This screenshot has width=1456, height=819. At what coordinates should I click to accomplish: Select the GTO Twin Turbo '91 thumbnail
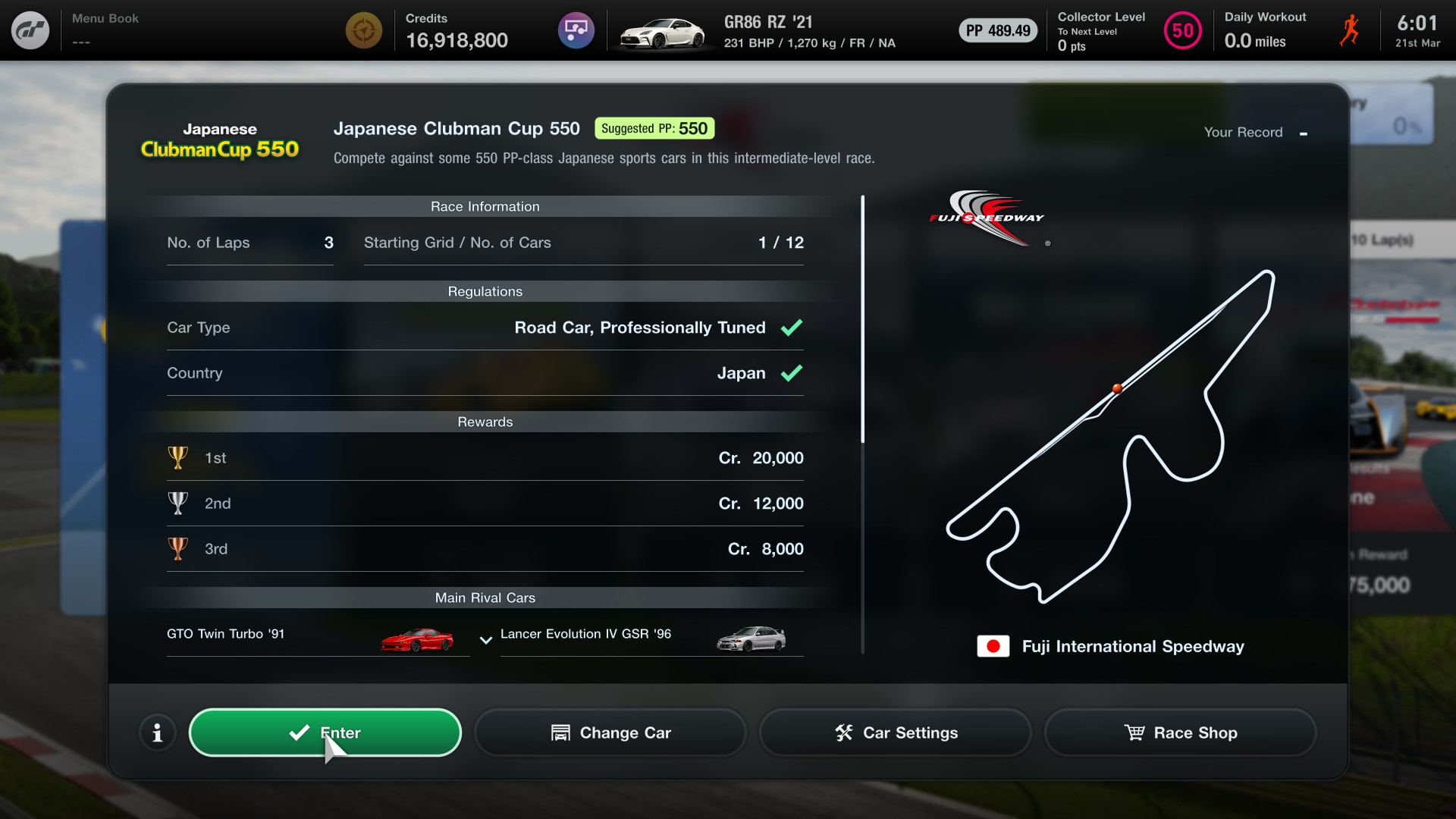click(x=416, y=639)
